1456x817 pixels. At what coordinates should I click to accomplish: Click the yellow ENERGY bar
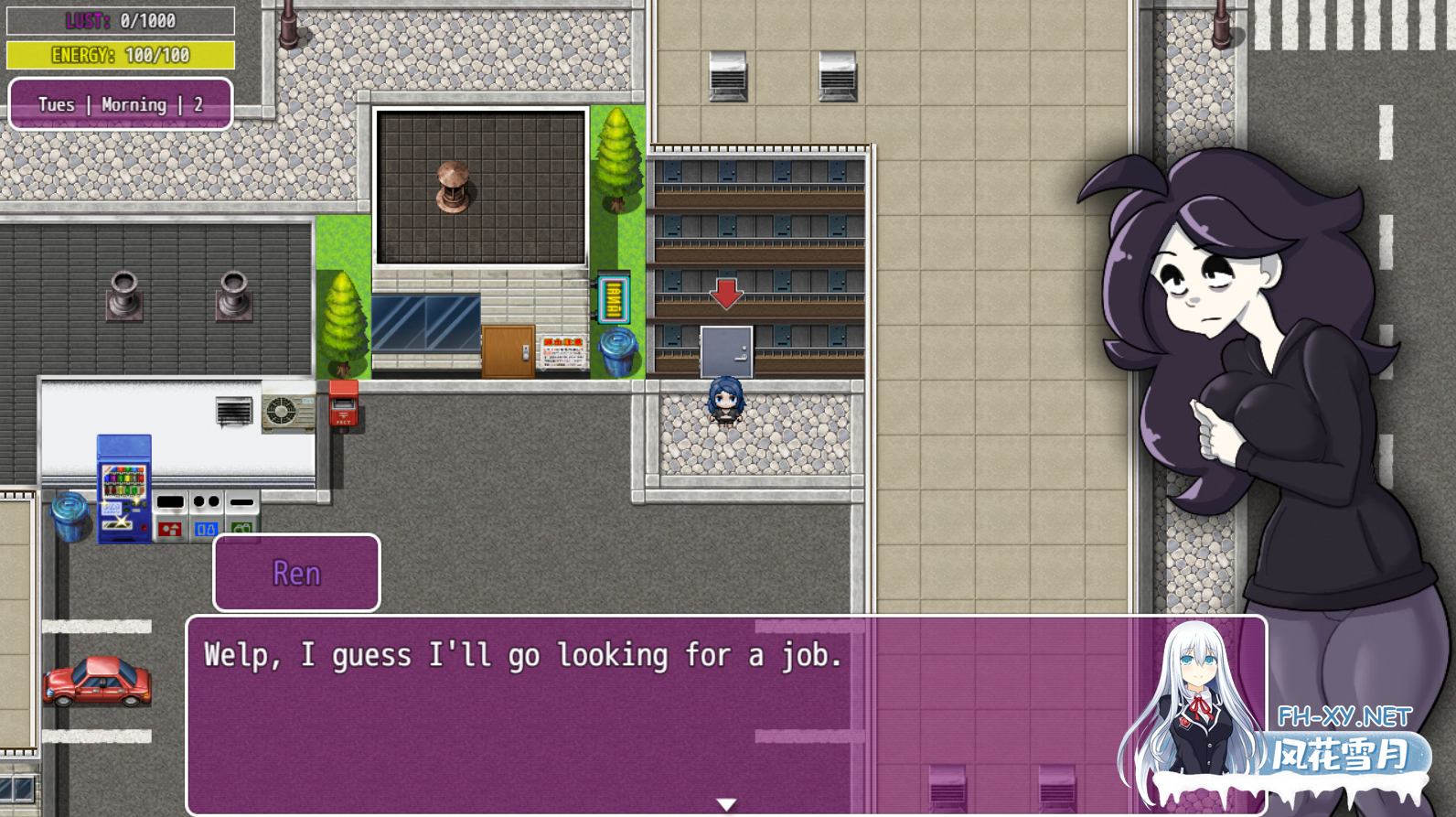[x=120, y=55]
